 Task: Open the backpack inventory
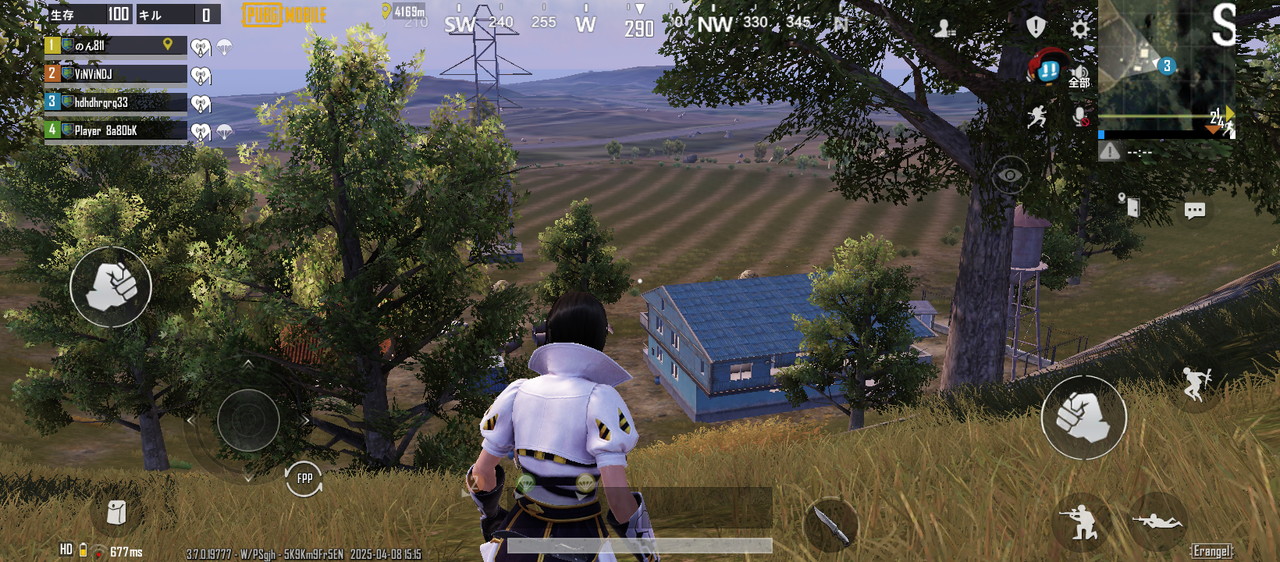tap(116, 513)
